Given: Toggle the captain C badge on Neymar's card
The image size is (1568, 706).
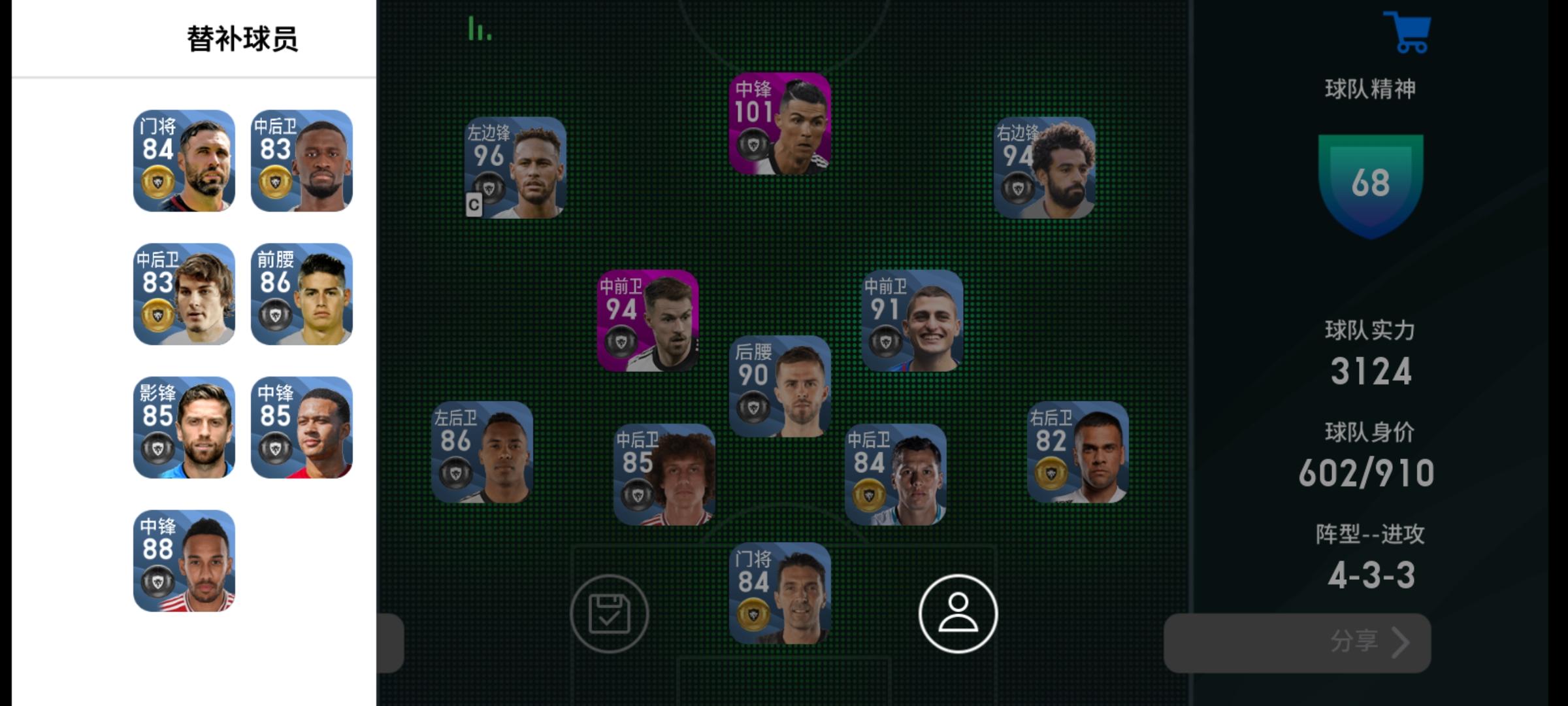Looking at the screenshot, I should pos(474,205).
